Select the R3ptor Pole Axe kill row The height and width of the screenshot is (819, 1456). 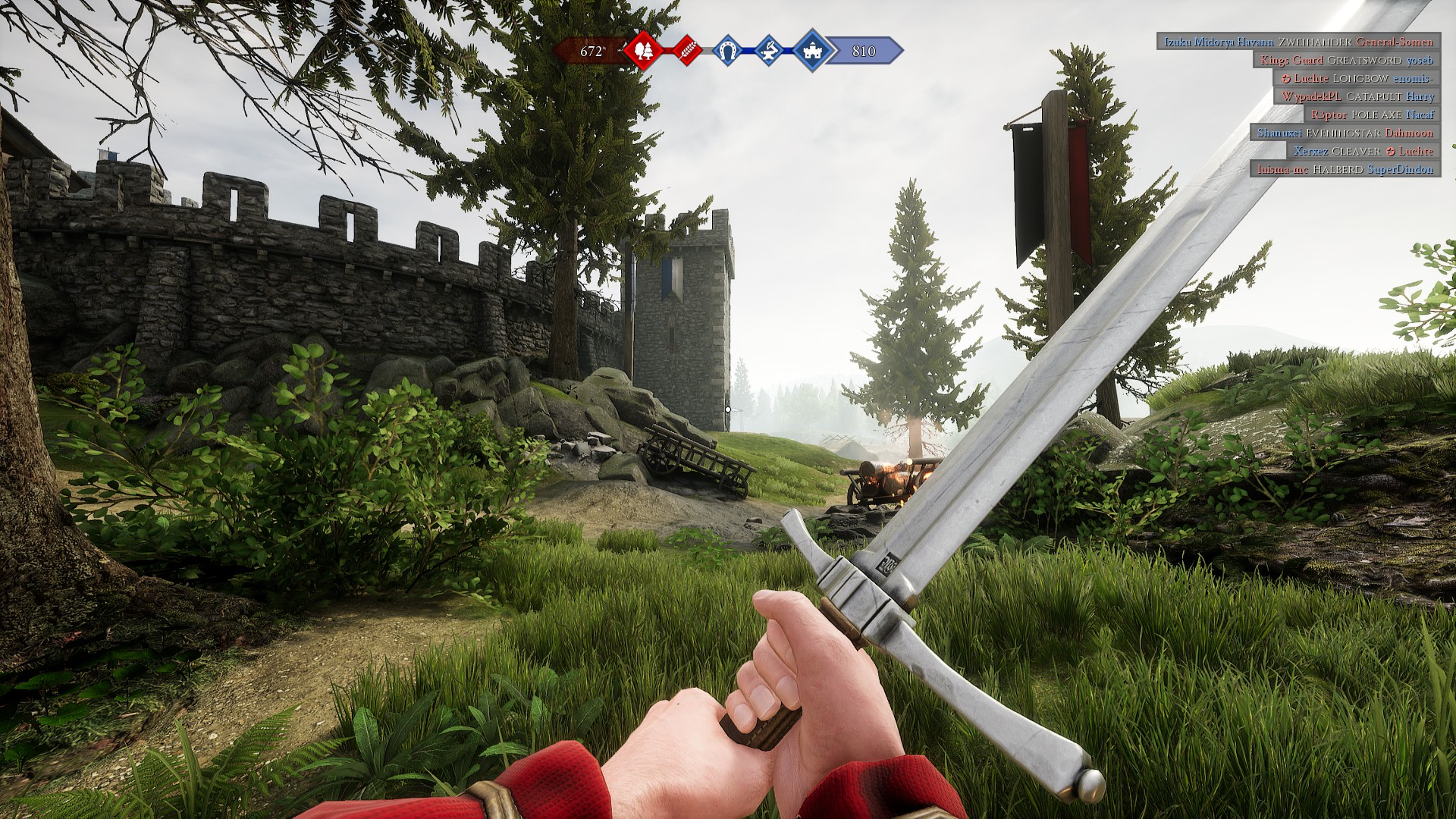coord(1372,115)
